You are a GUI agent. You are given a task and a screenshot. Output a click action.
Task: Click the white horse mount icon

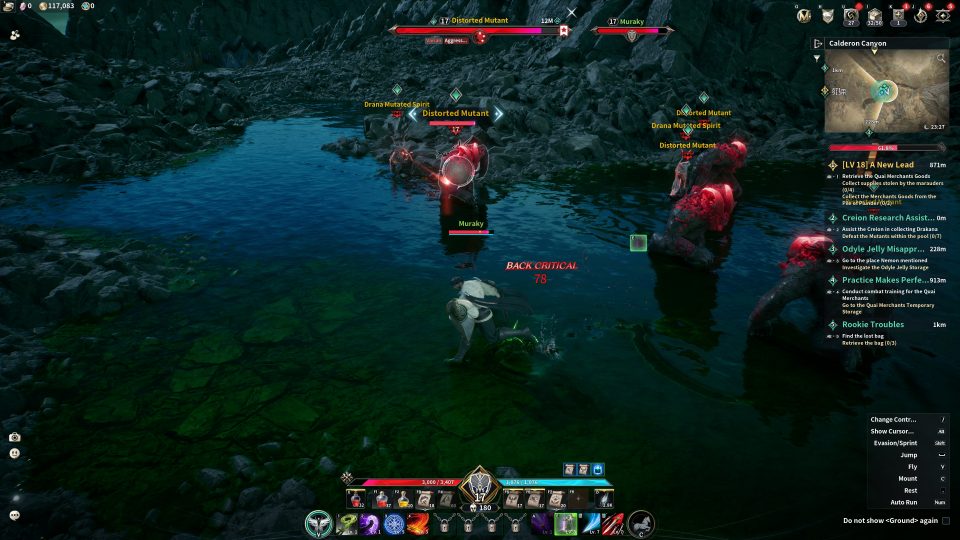[640, 523]
